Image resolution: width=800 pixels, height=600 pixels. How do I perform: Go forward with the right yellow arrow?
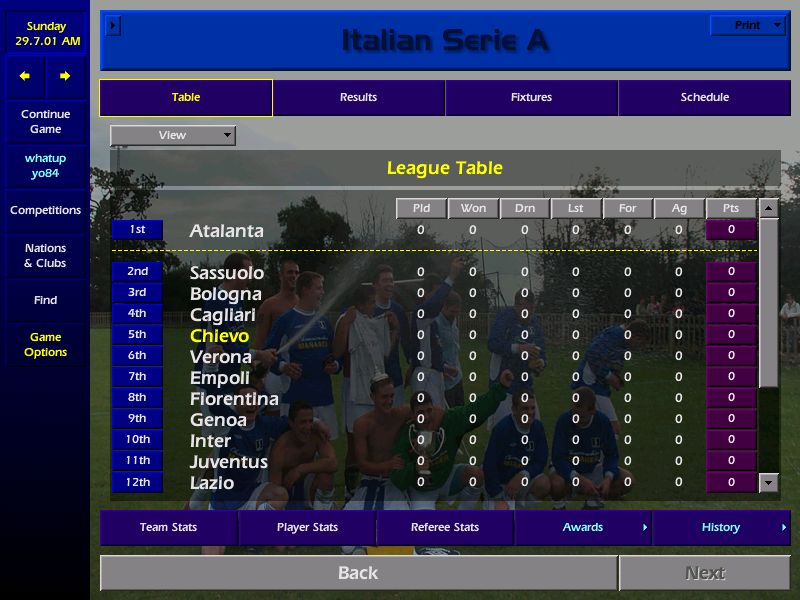pos(65,76)
